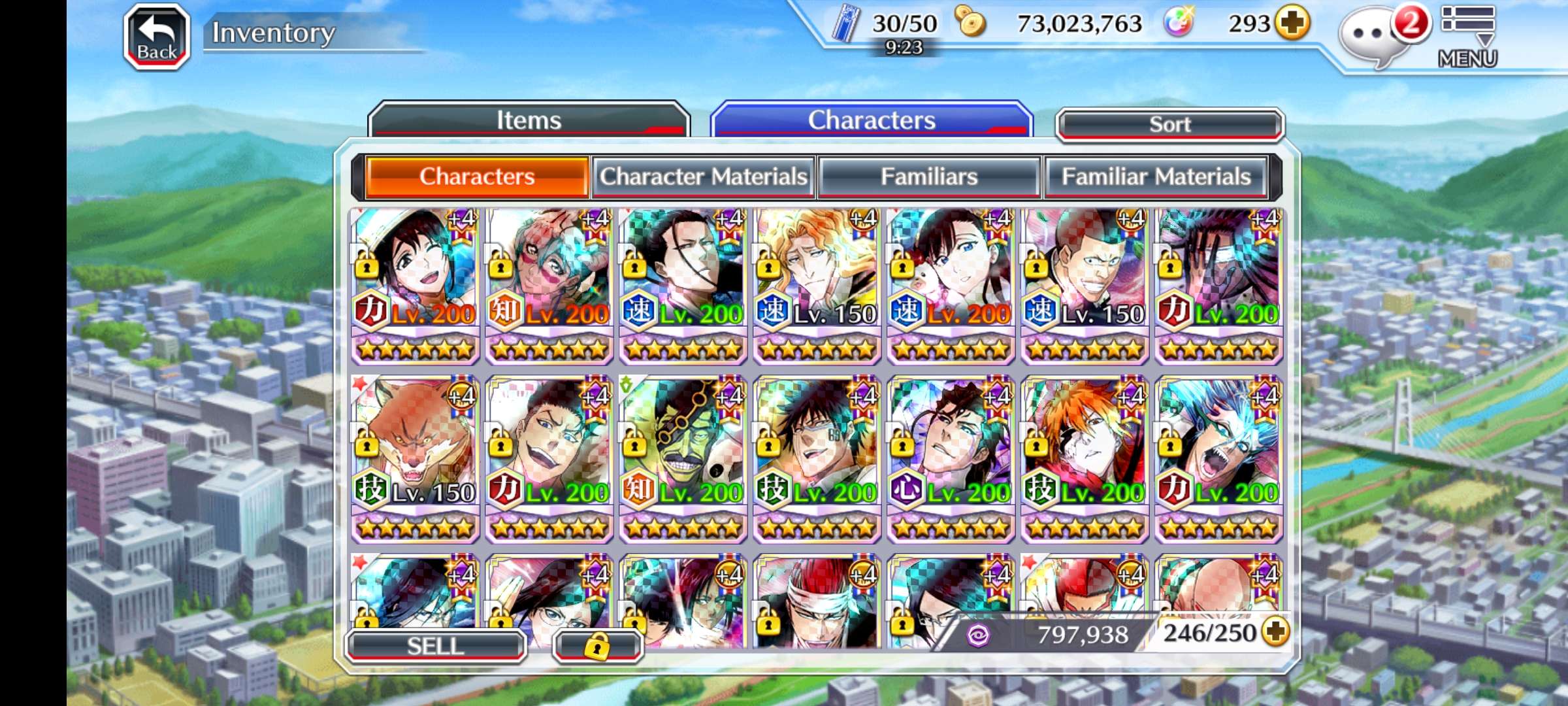View the Familiar Materials sub-tab

(x=1155, y=176)
